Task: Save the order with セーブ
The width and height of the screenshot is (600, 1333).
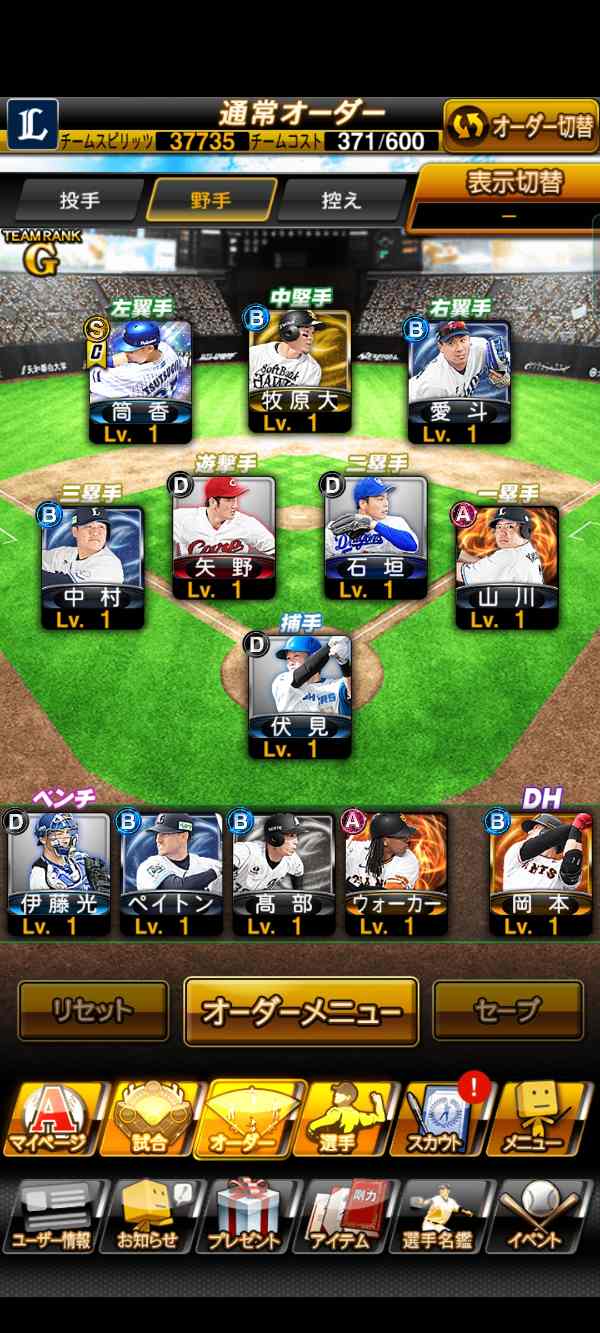Action: (x=507, y=1011)
